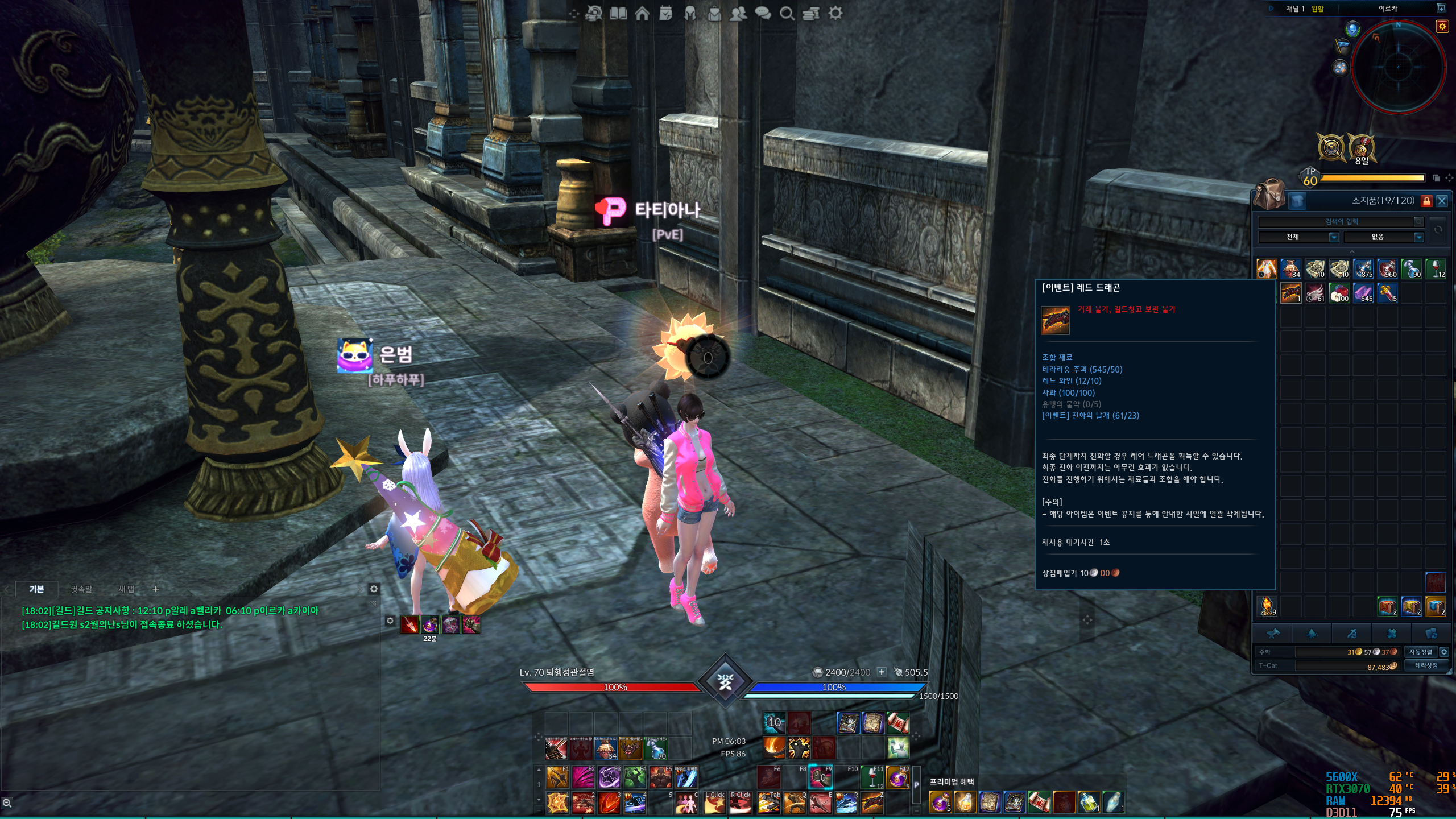Open the house icon in top menu
Viewport: 1456px width, 819px height.
[x=642, y=13]
